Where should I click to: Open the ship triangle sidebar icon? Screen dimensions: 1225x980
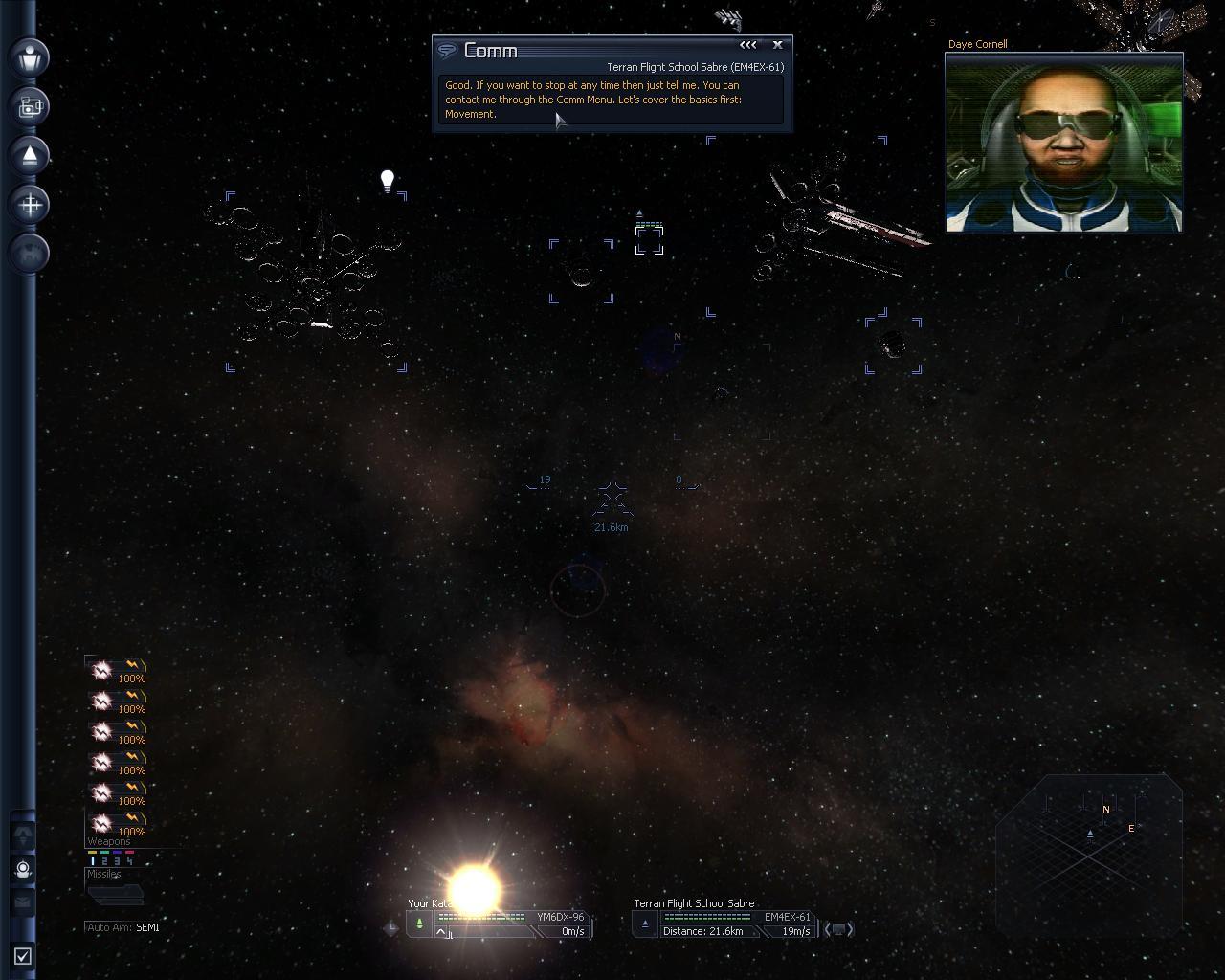coord(31,155)
